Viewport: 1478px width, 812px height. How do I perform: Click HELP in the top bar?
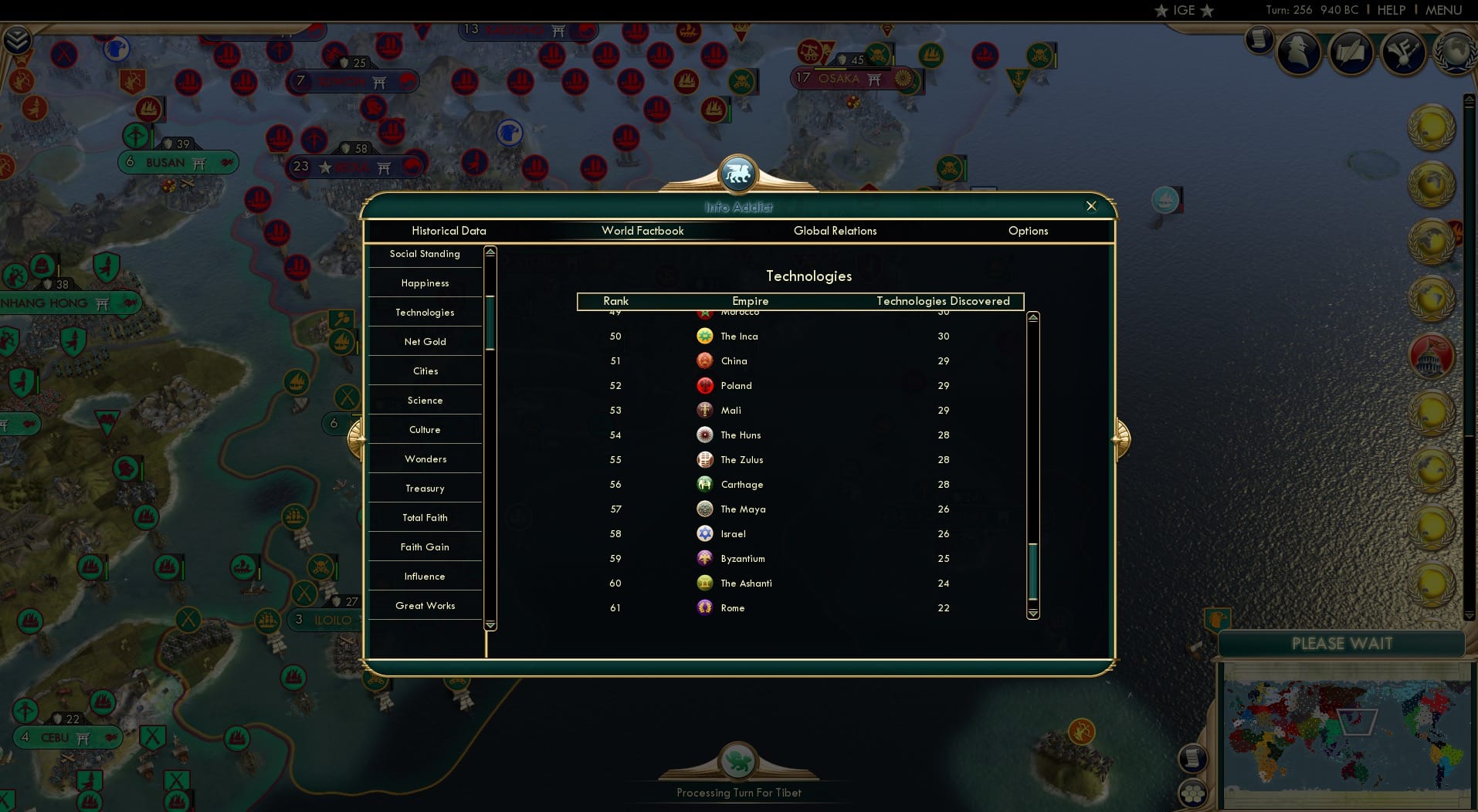point(1390,10)
